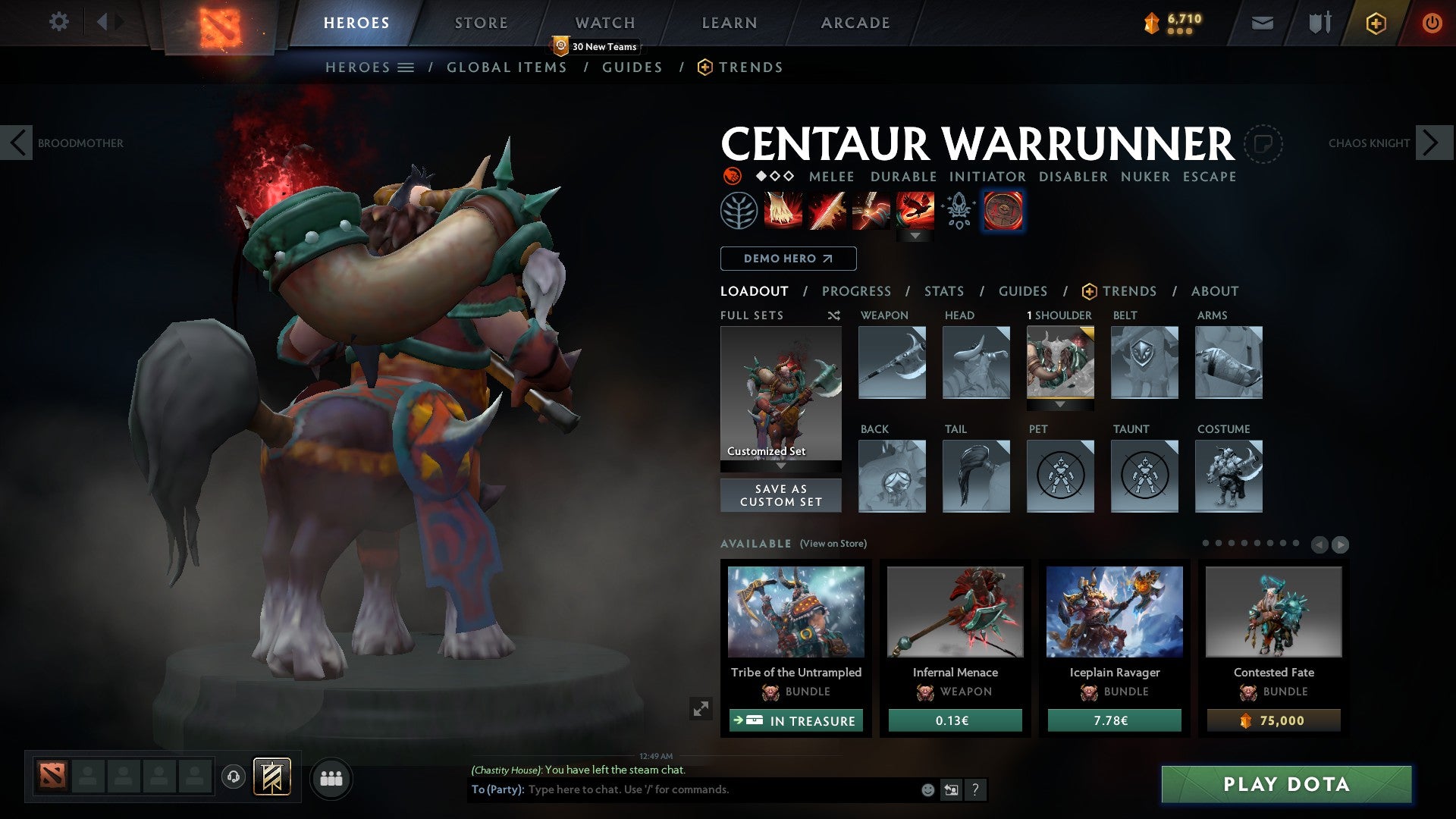The height and width of the screenshot is (819, 1456).
Task: Click the chat help question mark
Action: tap(974, 789)
